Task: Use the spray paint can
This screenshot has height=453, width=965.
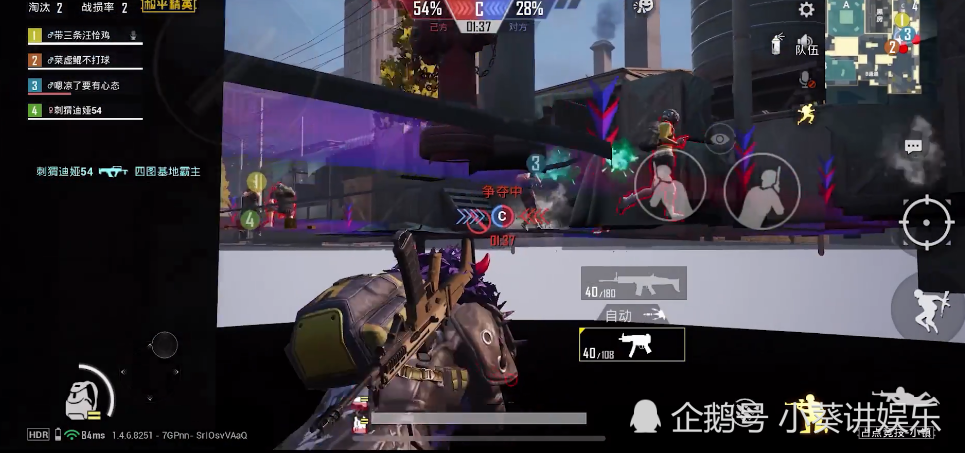Action: coord(777,43)
